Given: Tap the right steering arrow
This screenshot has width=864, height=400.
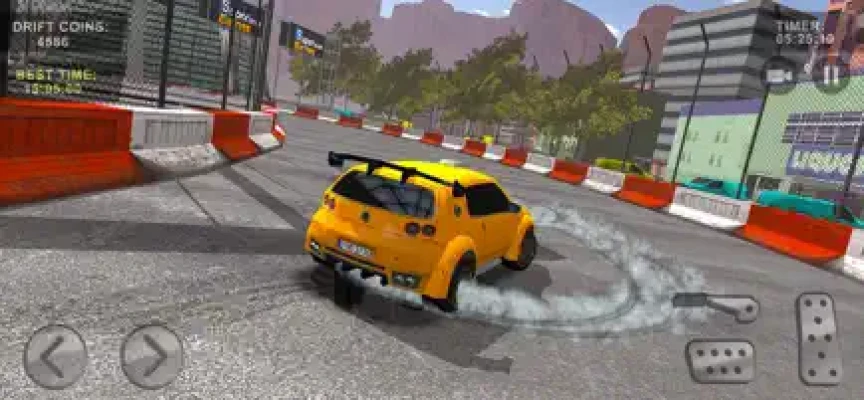Looking at the screenshot, I should pyautogui.click(x=152, y=356).
